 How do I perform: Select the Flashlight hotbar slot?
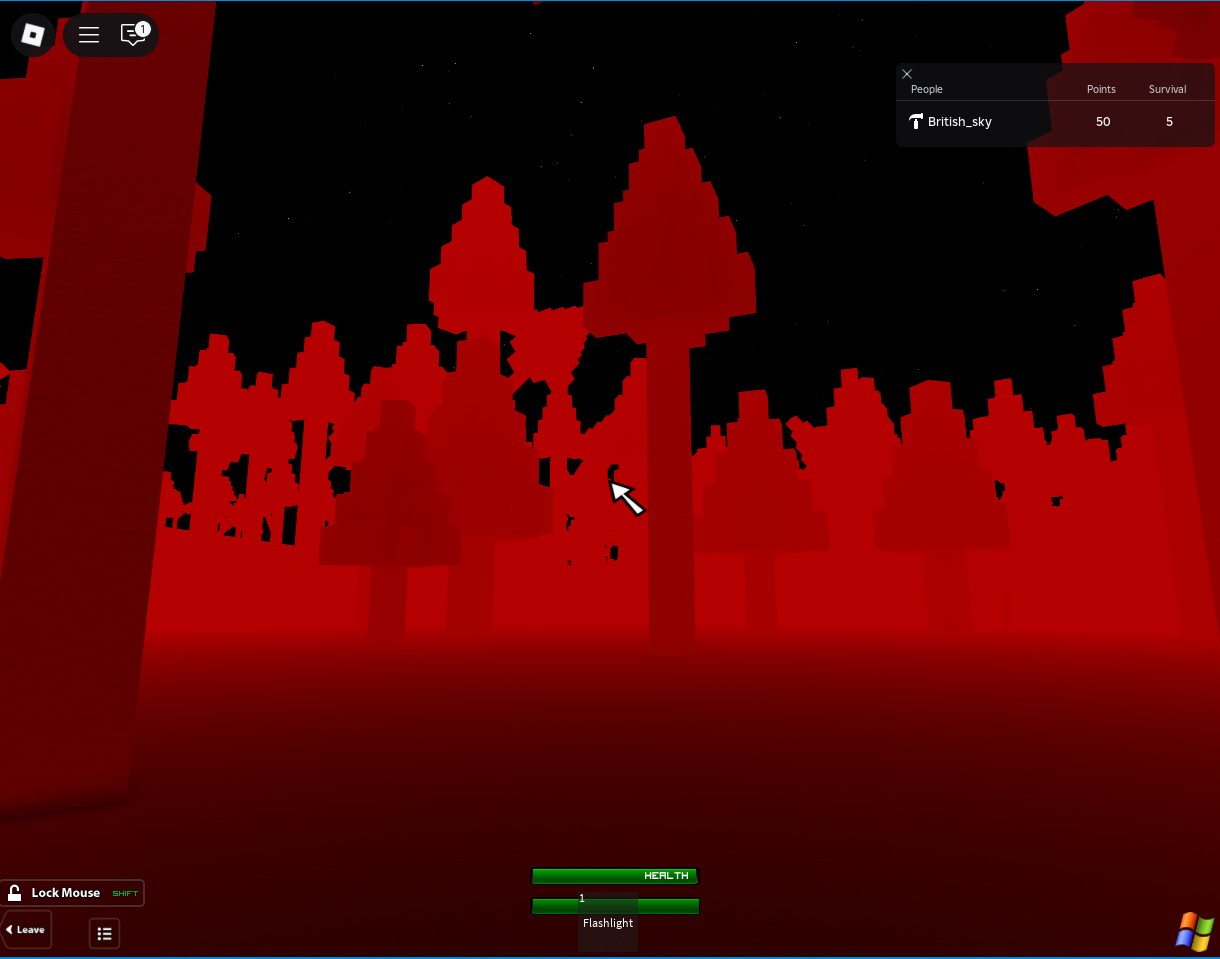coord(608,921)
